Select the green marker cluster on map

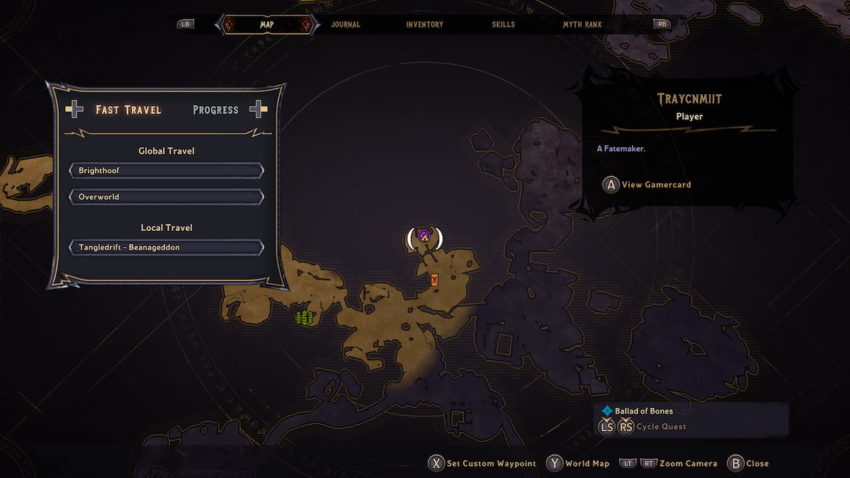[305, 318]
